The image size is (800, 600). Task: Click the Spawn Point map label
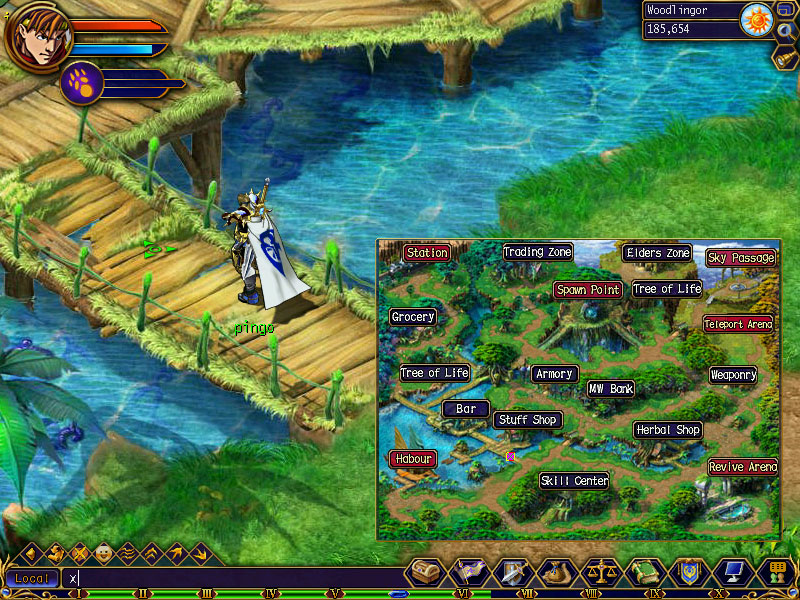pos(588,290)
